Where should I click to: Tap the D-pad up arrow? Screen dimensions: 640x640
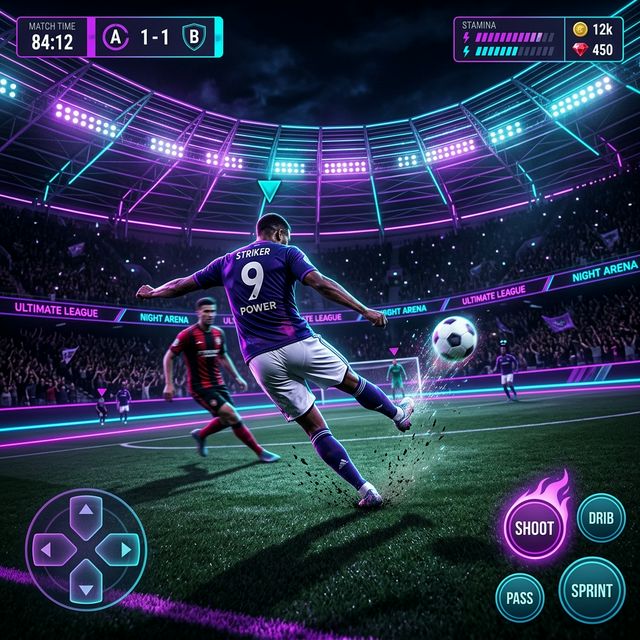click(x=88, y=515)
